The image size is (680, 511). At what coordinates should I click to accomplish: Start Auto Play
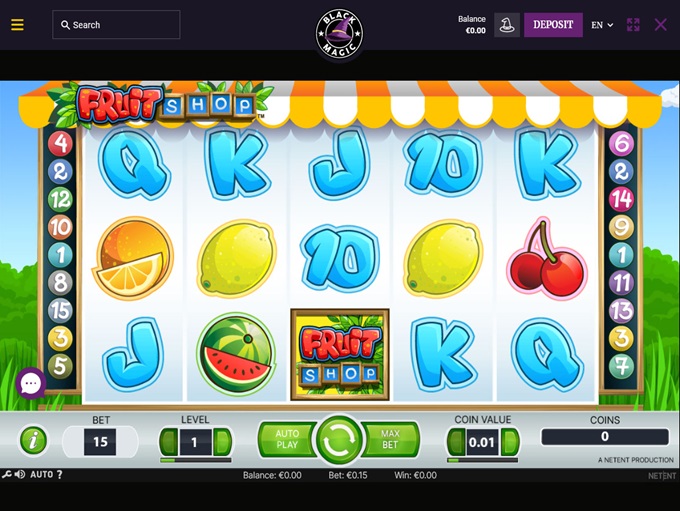(285, 439)
